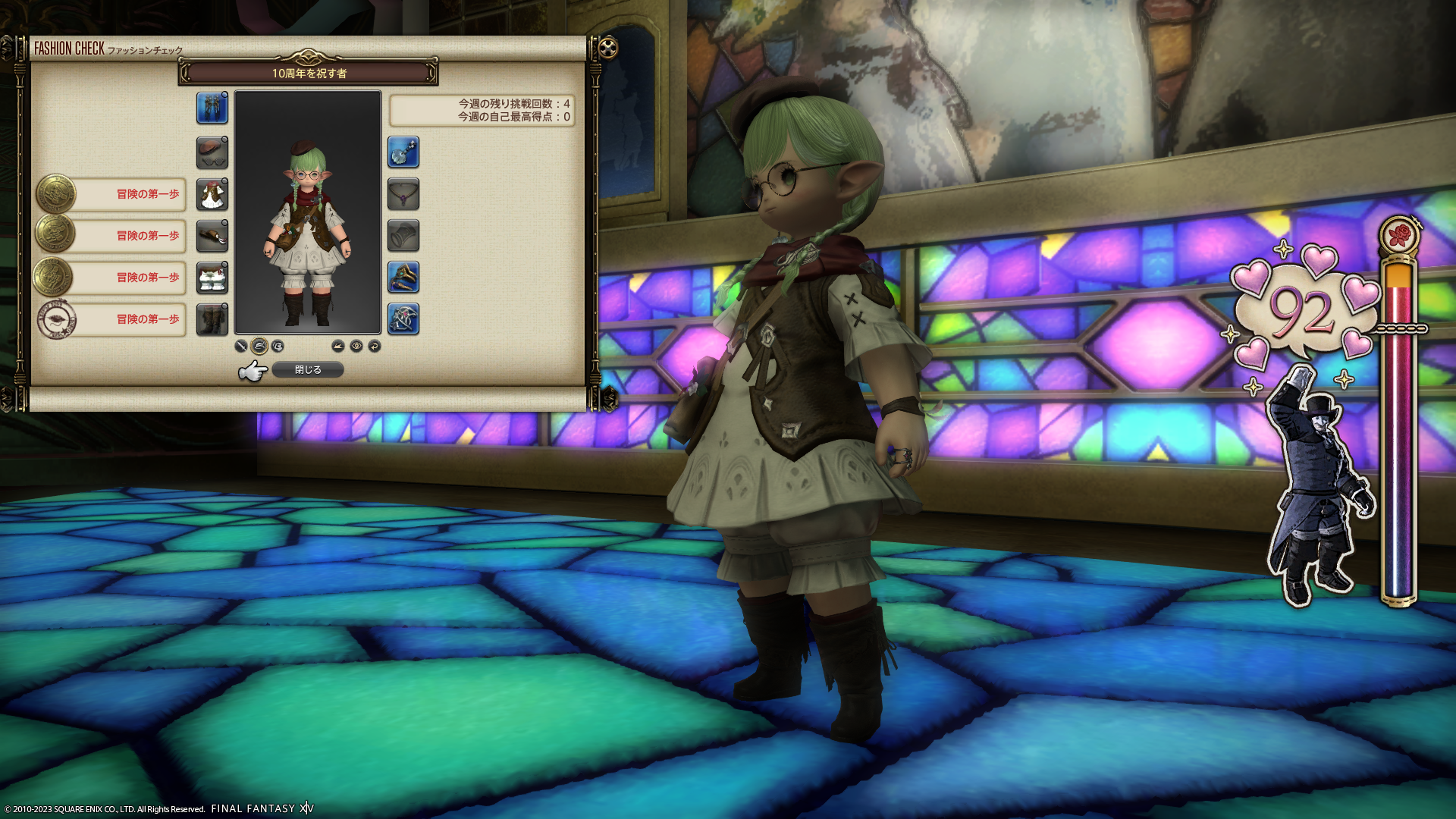
Task: Select the grey bracelet slot
Action: tap(403, 236)
